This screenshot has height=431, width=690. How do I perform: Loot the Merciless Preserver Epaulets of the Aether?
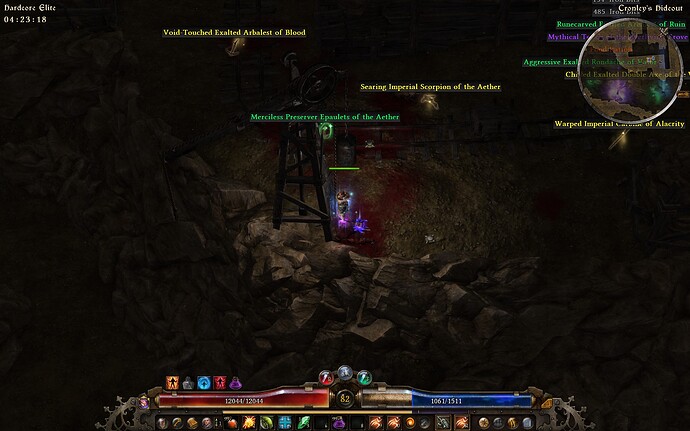click(324, 117)
